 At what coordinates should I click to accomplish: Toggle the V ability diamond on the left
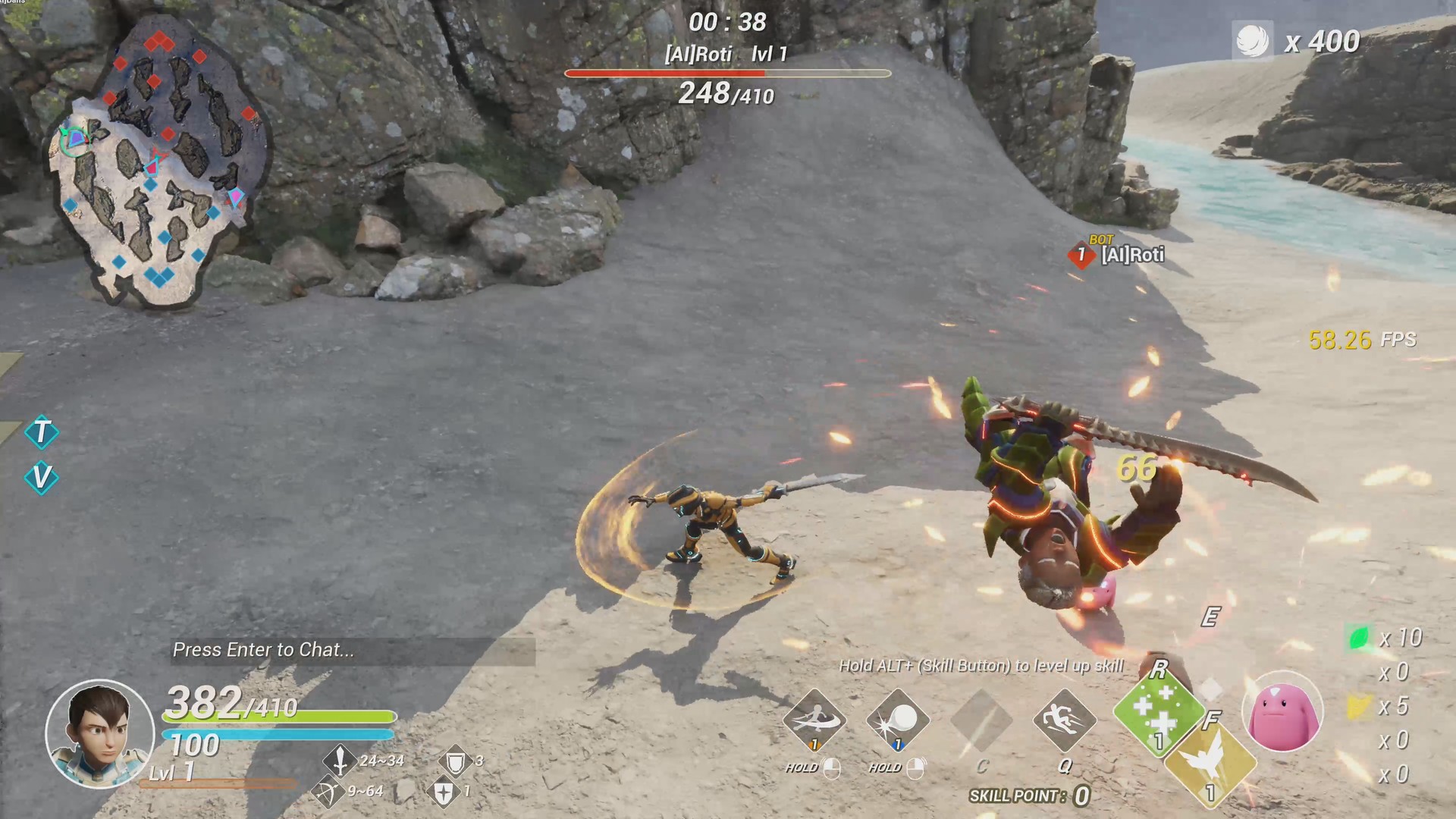(x=42, y=478)
